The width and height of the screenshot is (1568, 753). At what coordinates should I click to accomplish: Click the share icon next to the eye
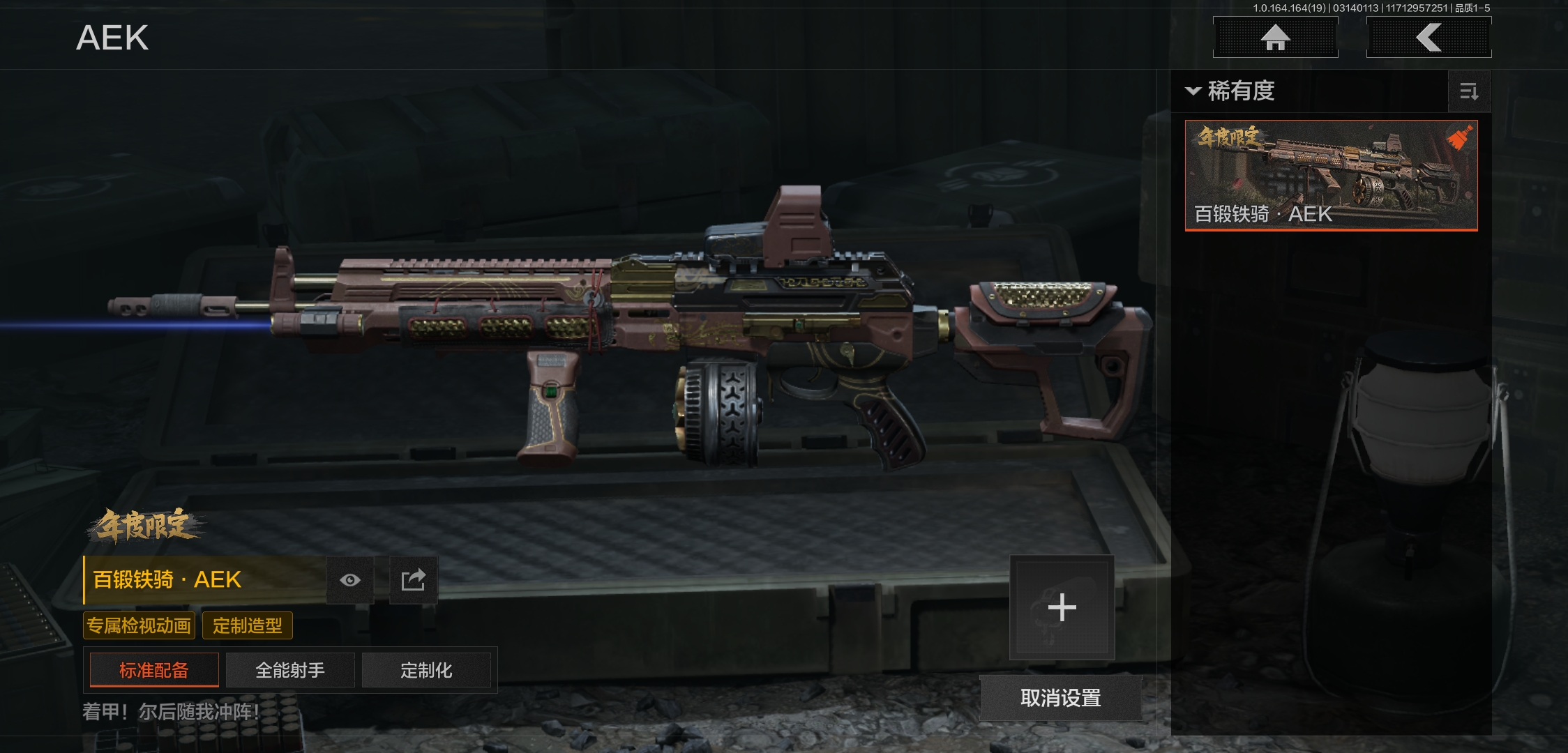pos(414,579)
